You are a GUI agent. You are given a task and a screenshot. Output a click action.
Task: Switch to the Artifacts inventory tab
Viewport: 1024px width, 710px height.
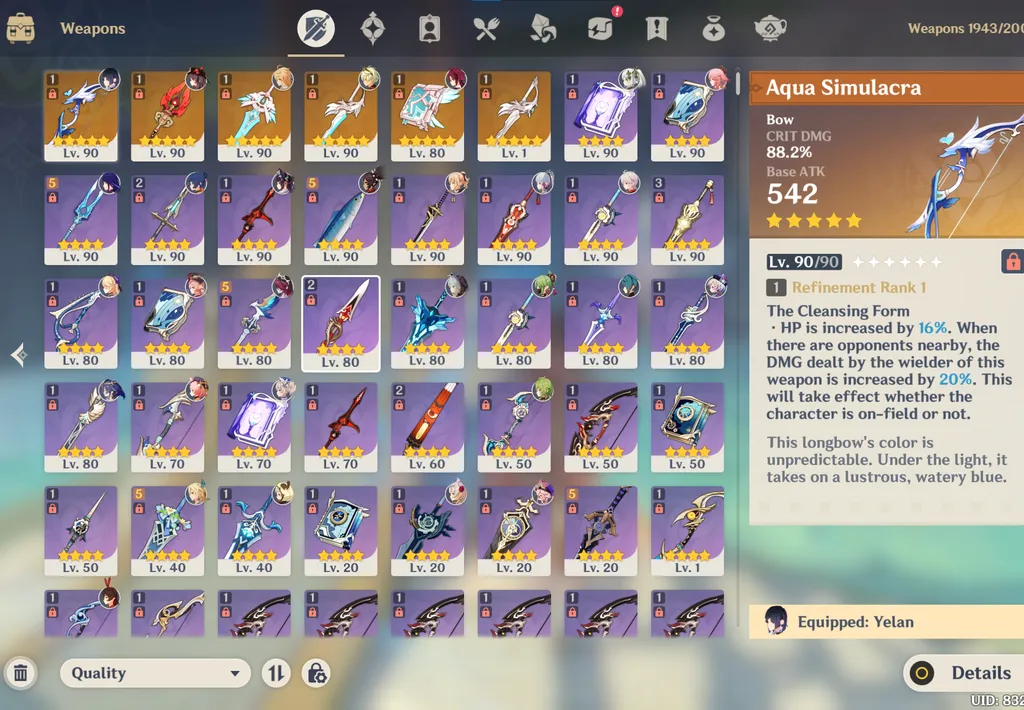pos(374,29)
